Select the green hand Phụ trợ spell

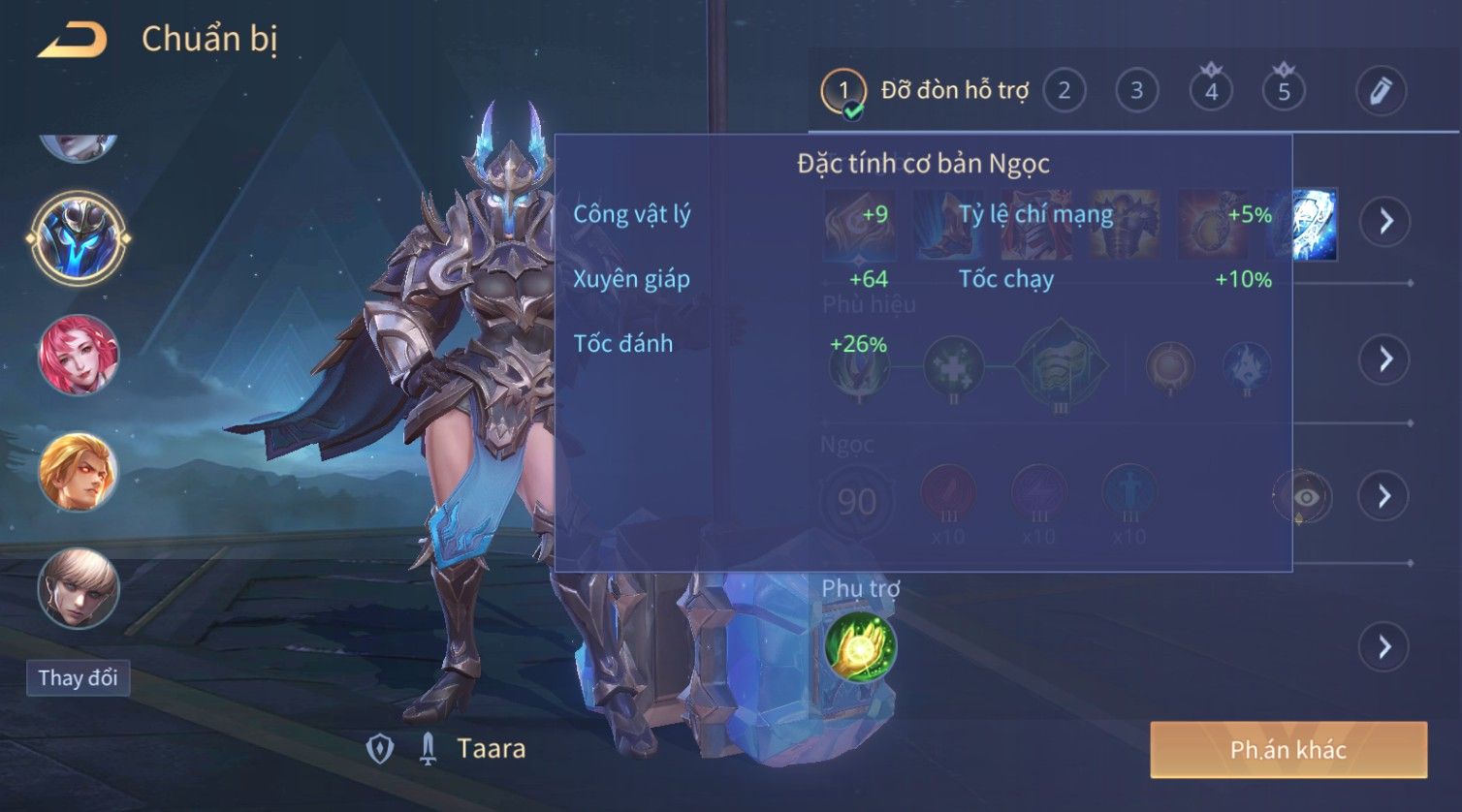[860, 646]
